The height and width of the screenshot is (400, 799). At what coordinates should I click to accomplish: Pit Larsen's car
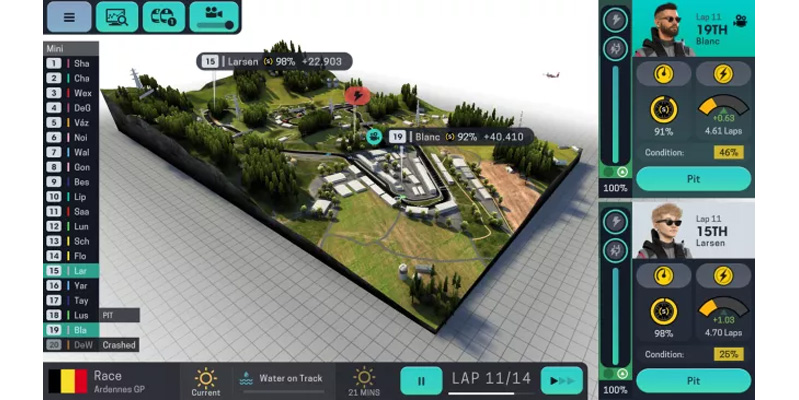tap(693, 380)
